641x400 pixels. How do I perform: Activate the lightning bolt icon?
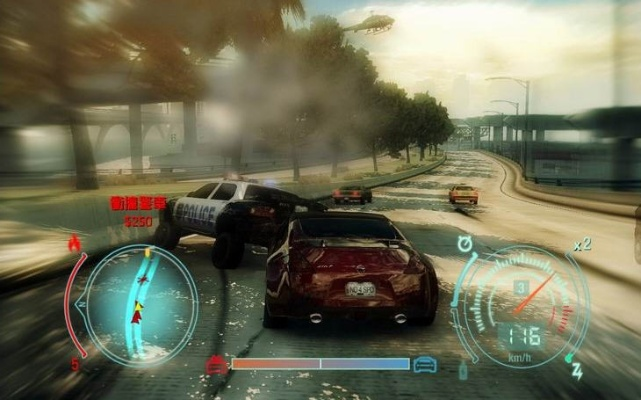pos(577,372)
